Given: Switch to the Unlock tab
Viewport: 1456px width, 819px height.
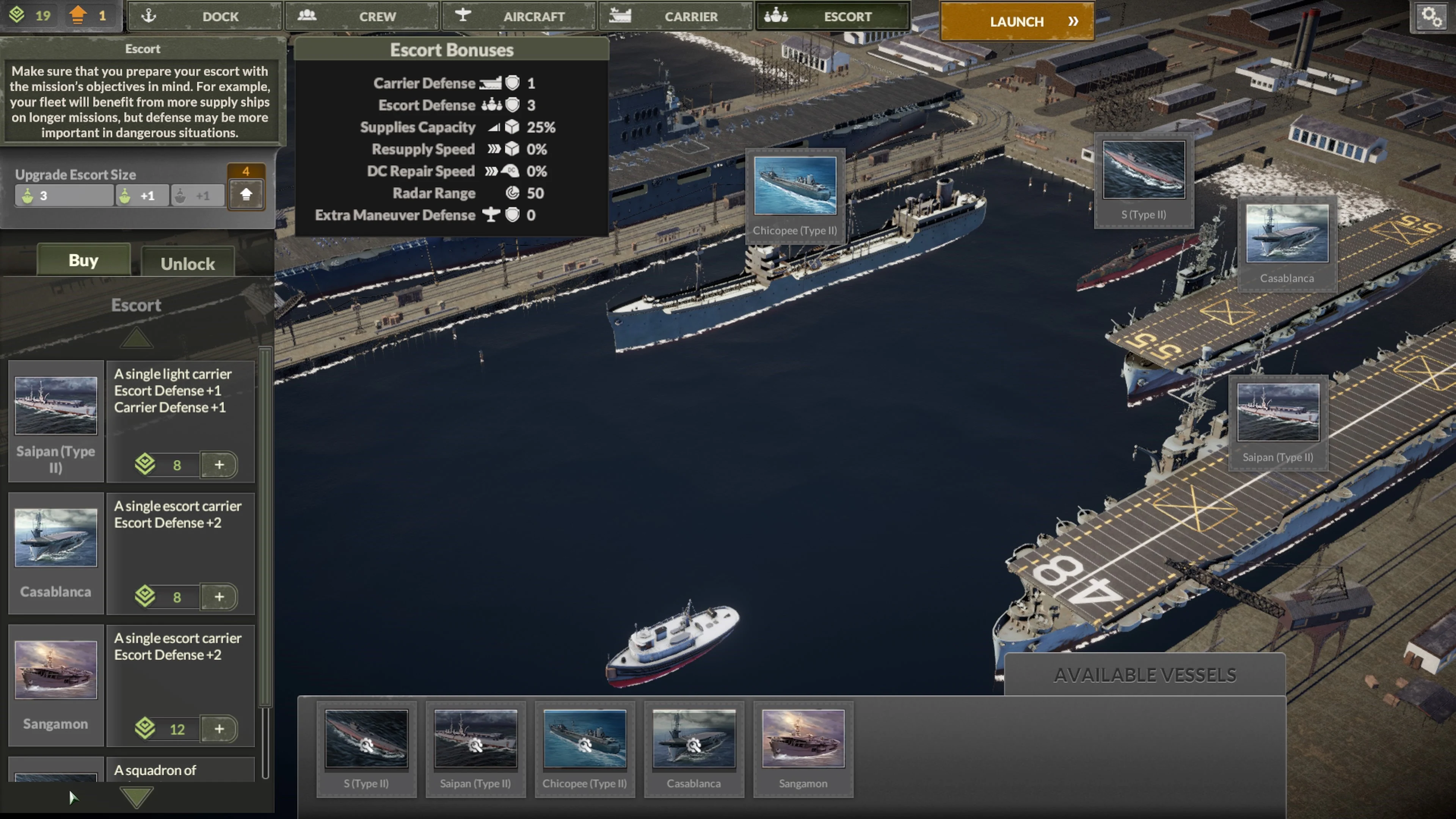Looking at the screenshot, I should (188, 263).
